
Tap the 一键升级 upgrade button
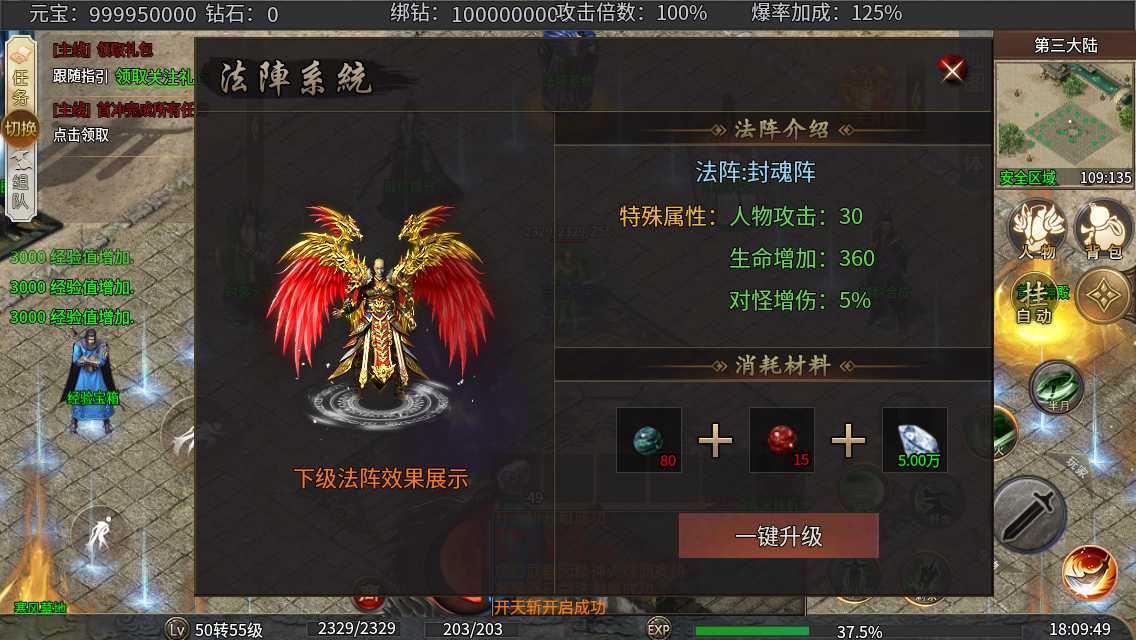pos(778,536)
